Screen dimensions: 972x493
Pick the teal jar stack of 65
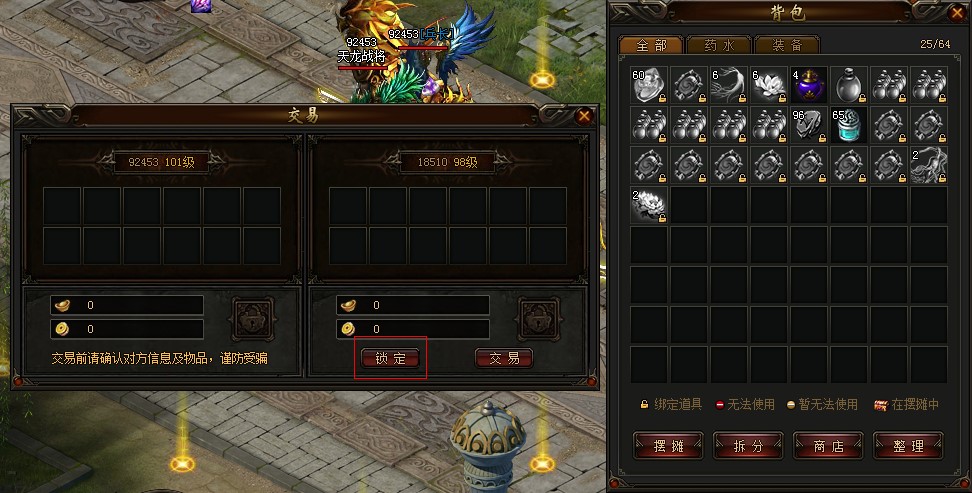(x=849, y=125)
